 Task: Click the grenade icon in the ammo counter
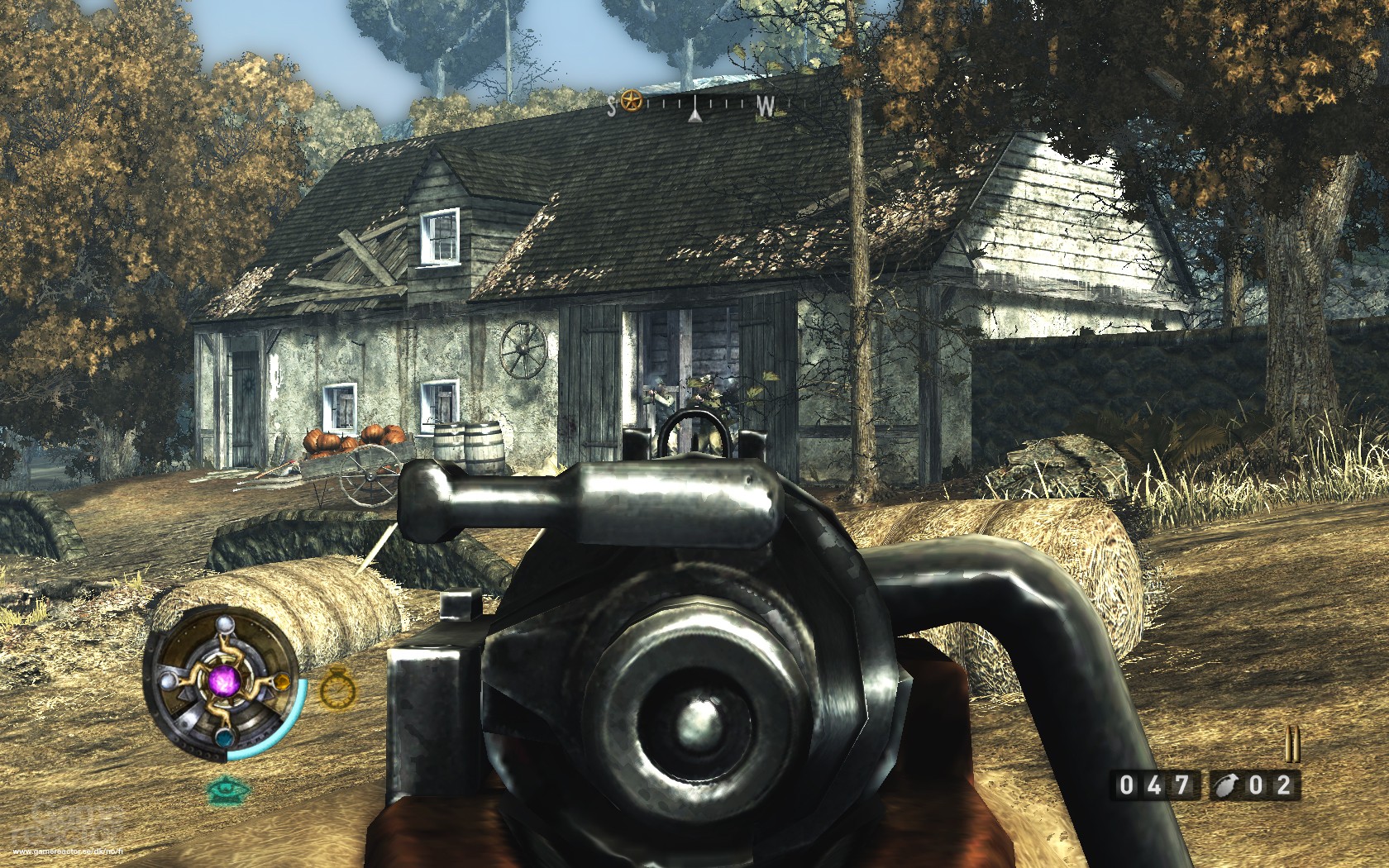[1226, 785]
